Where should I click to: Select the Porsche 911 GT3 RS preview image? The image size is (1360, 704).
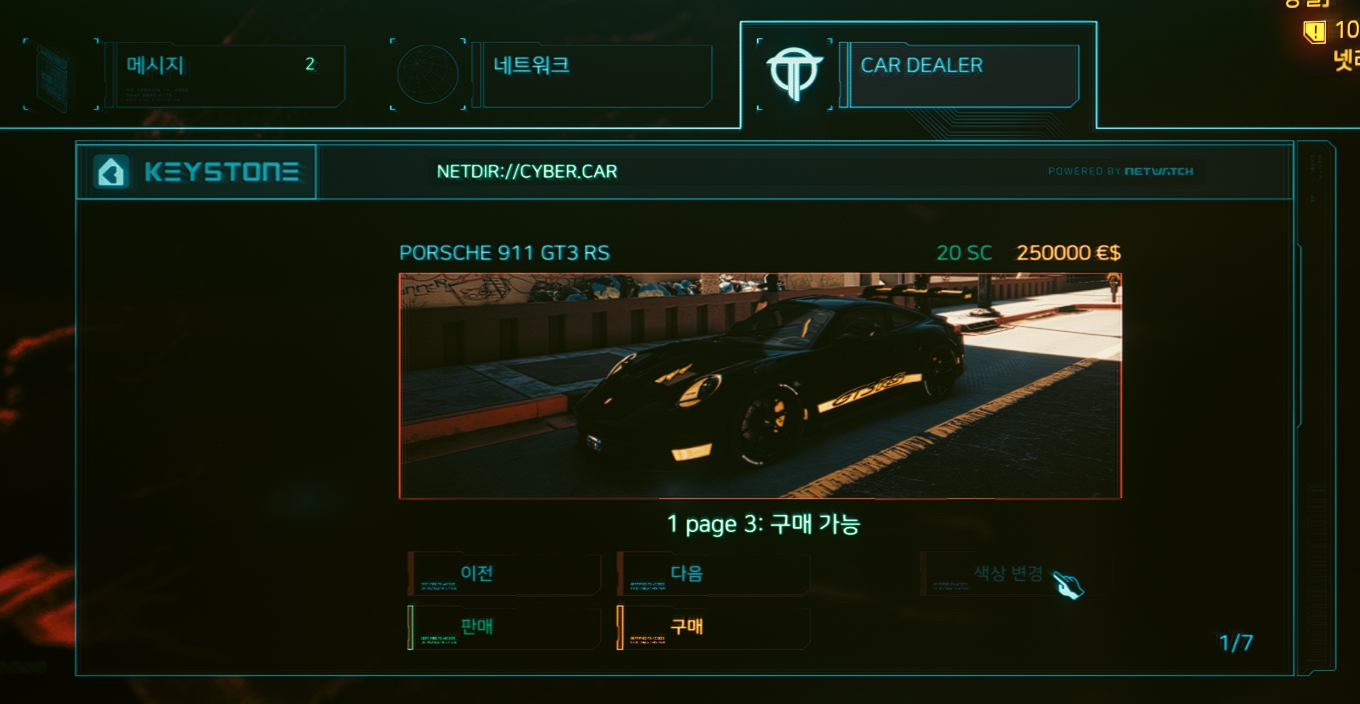click(760, 385)
